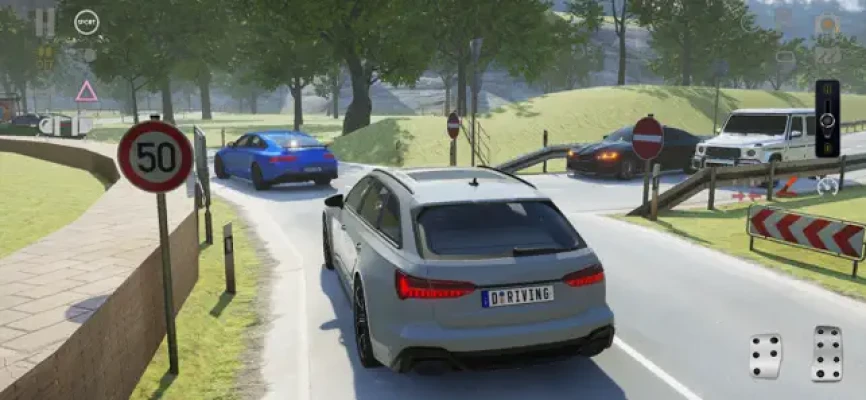Tap the brake pedal
This screenshot has width=866, height=400.
coord(766,356)
